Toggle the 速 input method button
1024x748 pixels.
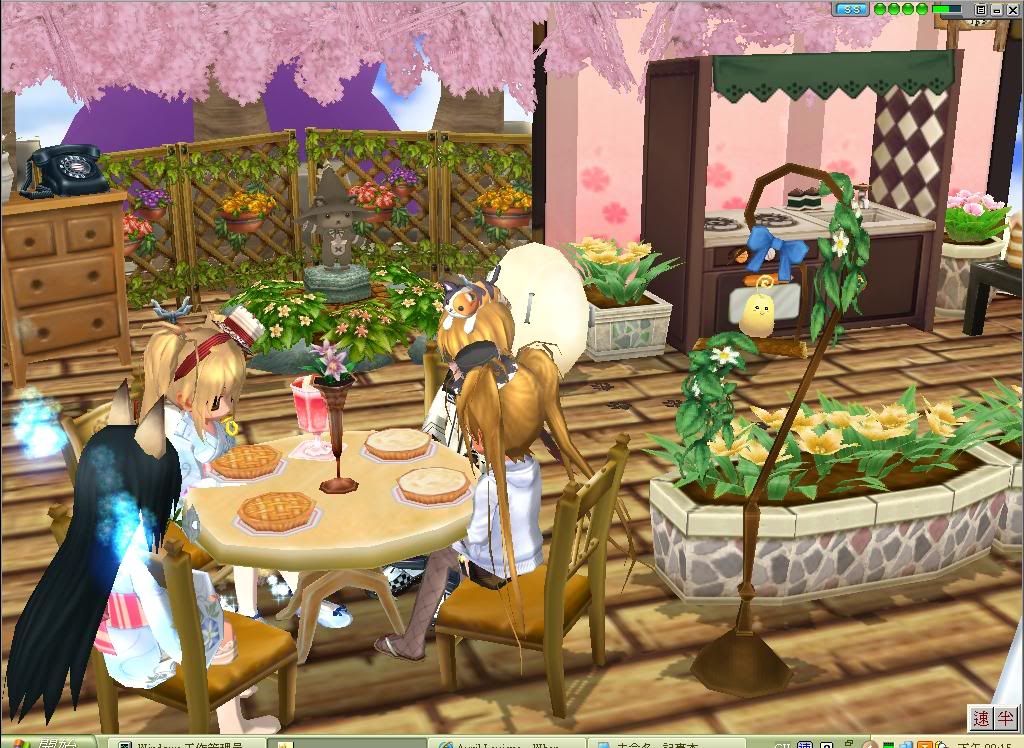[981, 718]
